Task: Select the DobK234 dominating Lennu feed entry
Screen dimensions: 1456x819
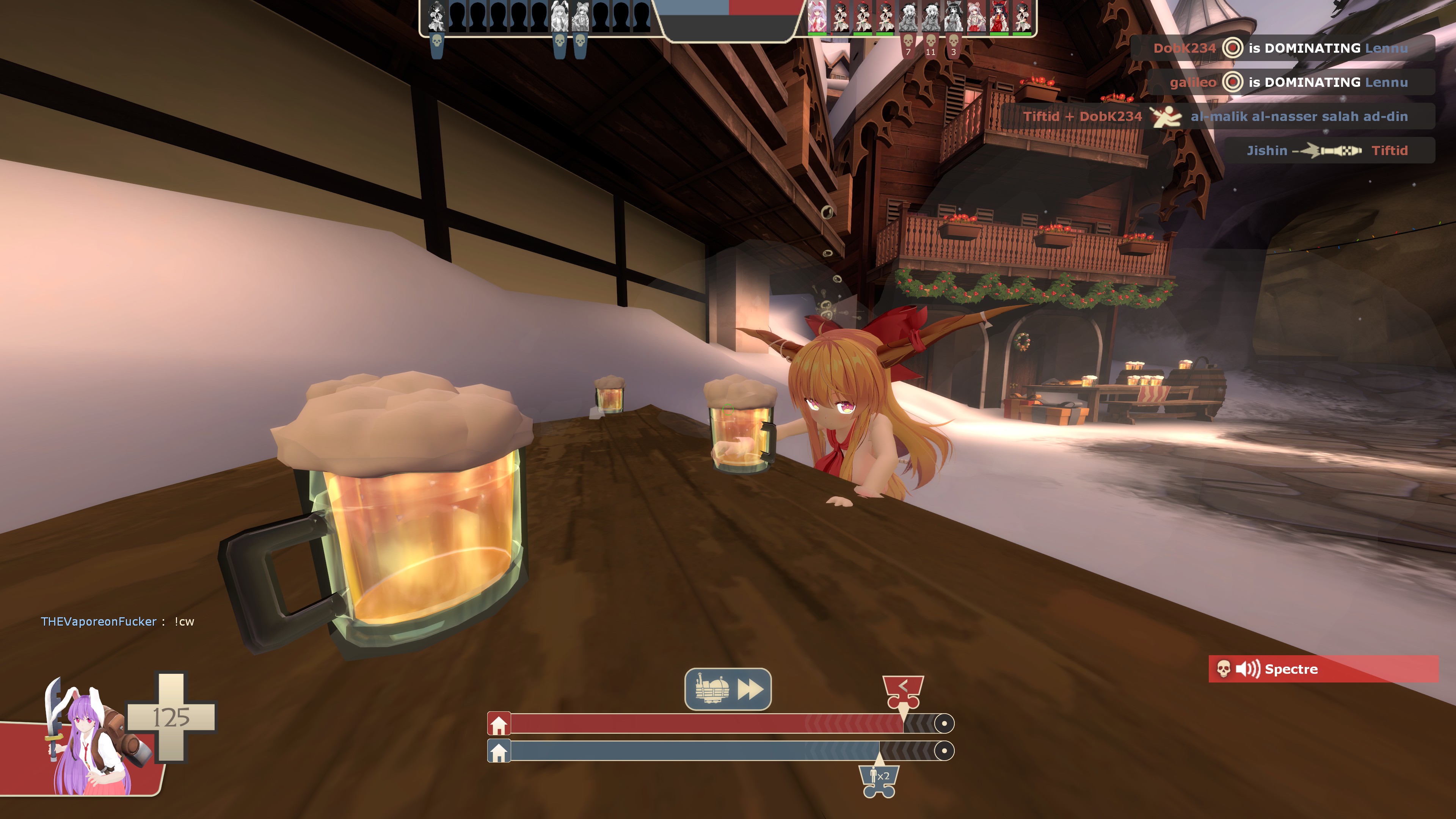Action: [1281, 48]
